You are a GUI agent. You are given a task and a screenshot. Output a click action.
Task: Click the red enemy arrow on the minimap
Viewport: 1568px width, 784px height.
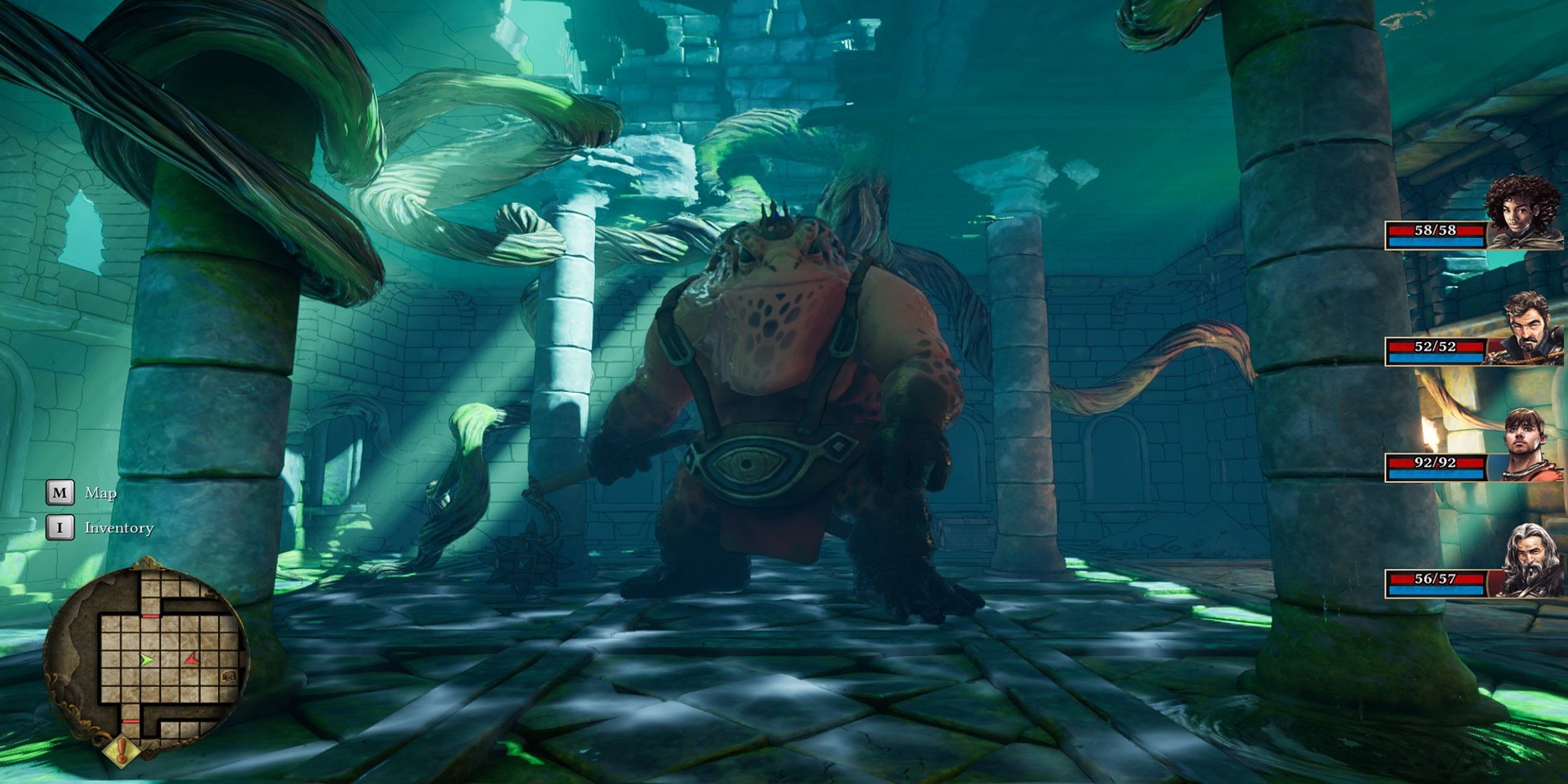click(x=191, y=660)
